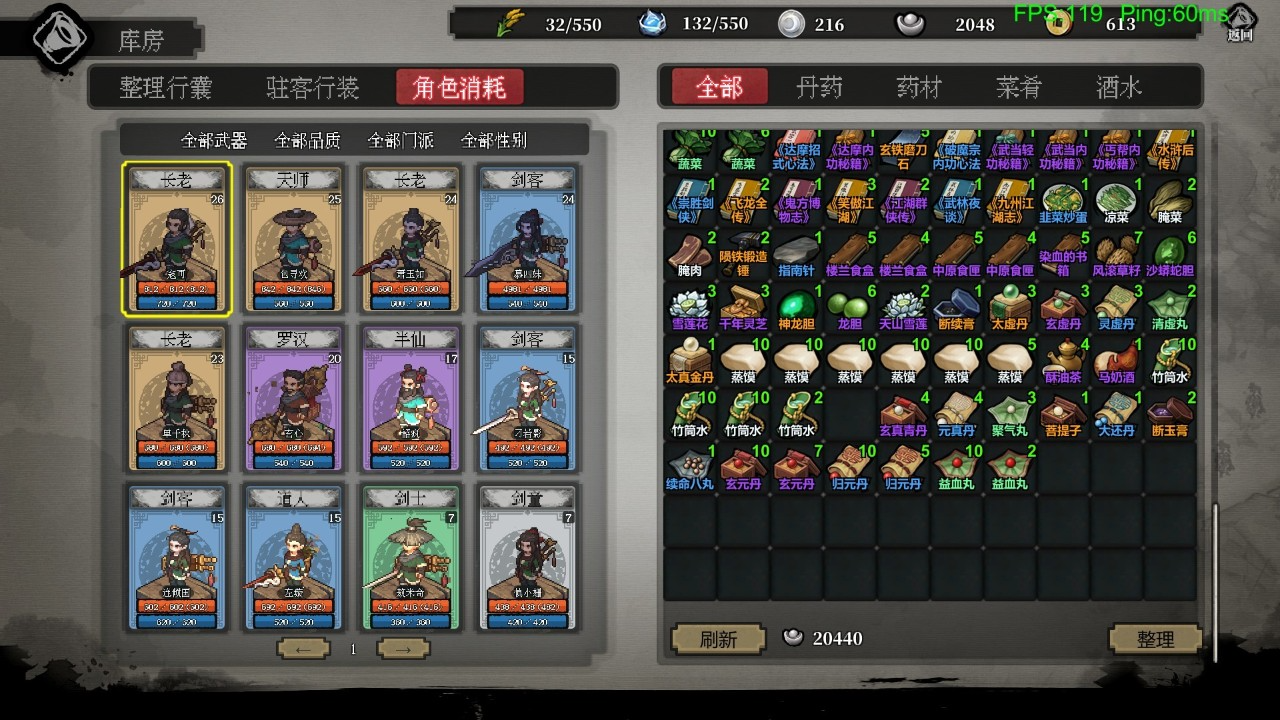Pick the 半仙 character card
Viewport: 1280px width, 720px height.
tap(411, 398)
